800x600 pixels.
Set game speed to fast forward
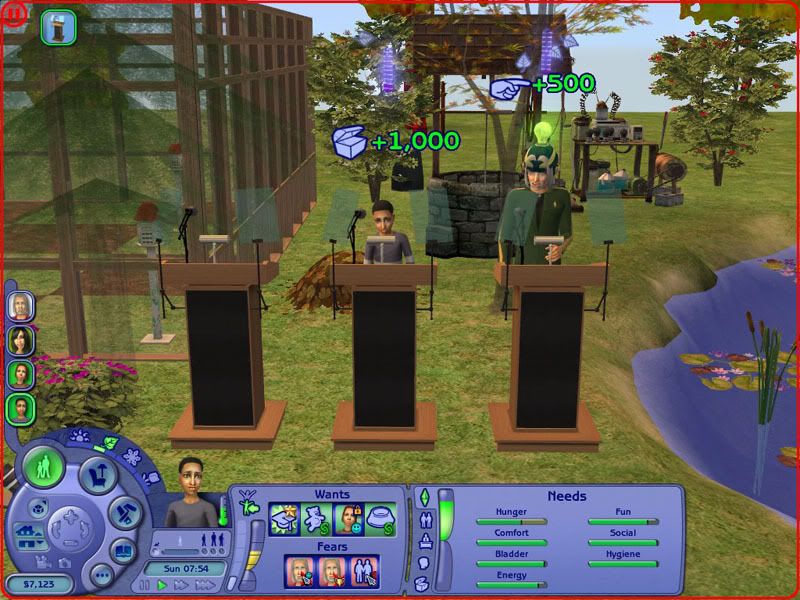point(180,585)
